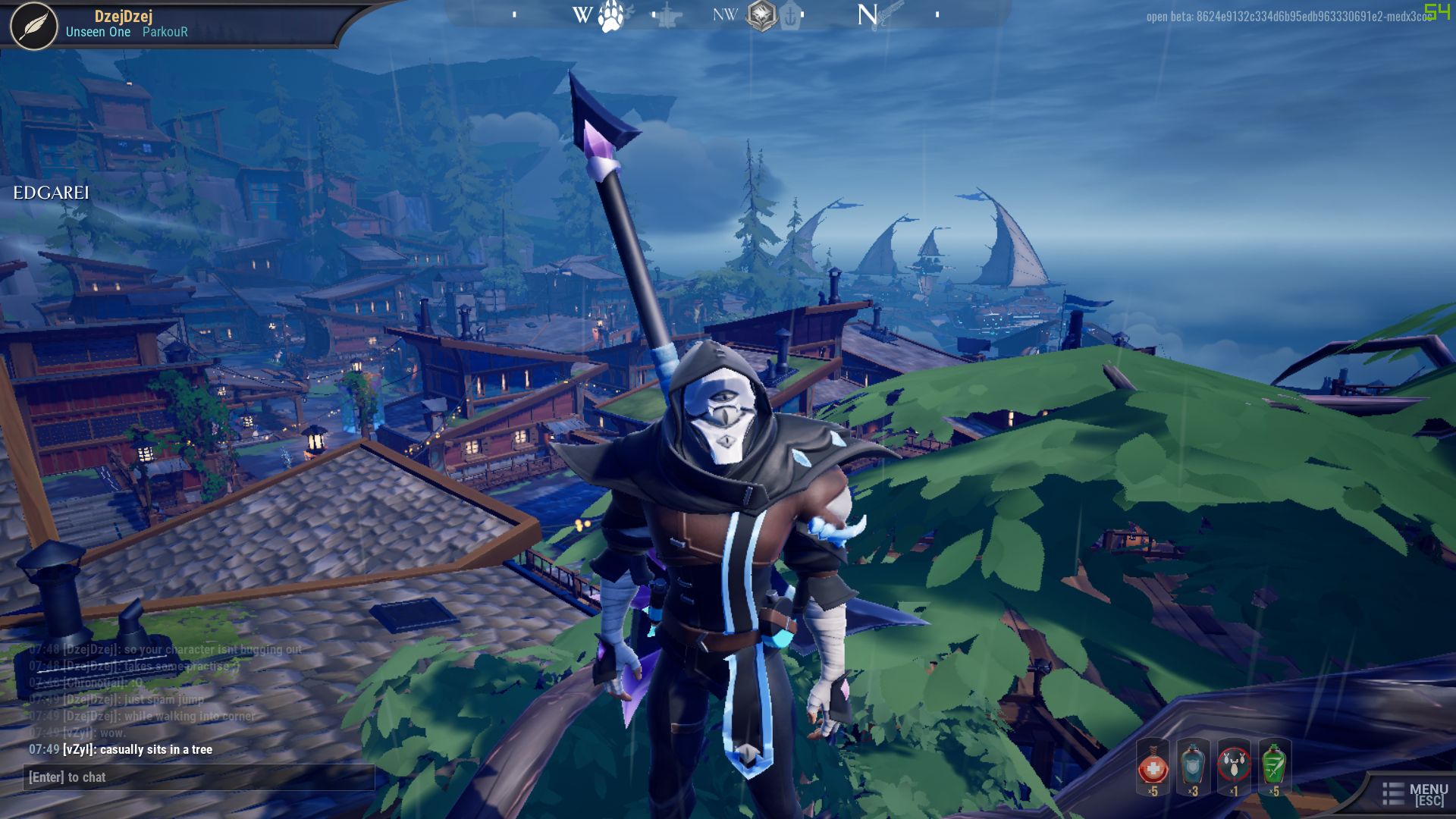Select the green blade tonic slot

pos(1274,767)
